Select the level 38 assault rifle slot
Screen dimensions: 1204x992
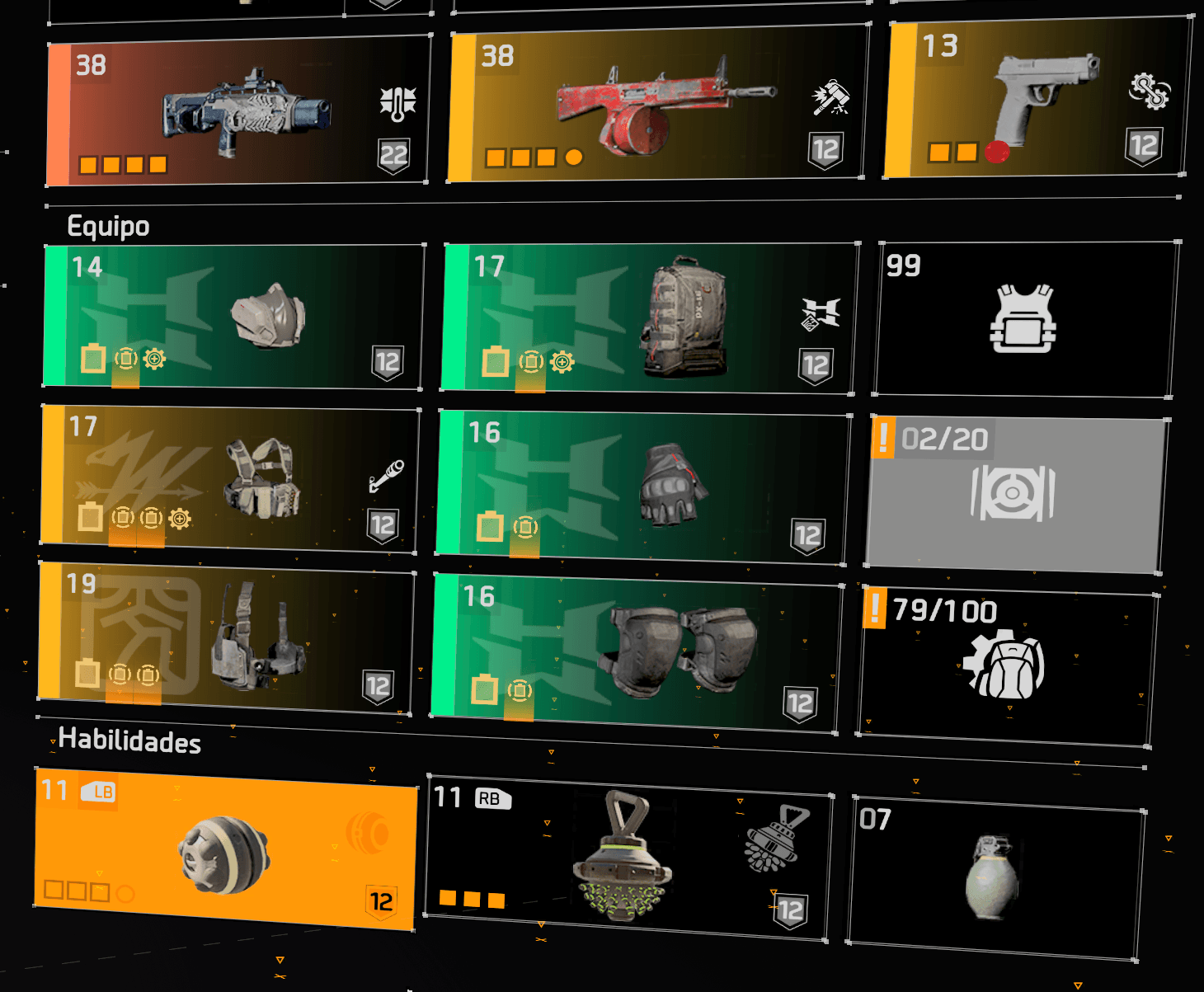tap(239, 111)
